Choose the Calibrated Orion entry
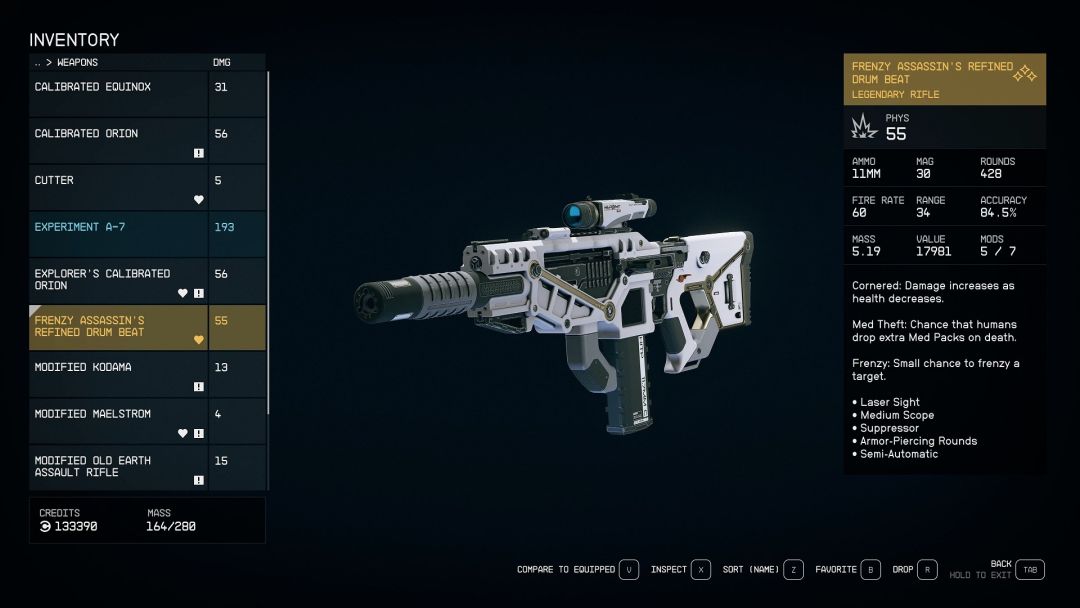 118,140
